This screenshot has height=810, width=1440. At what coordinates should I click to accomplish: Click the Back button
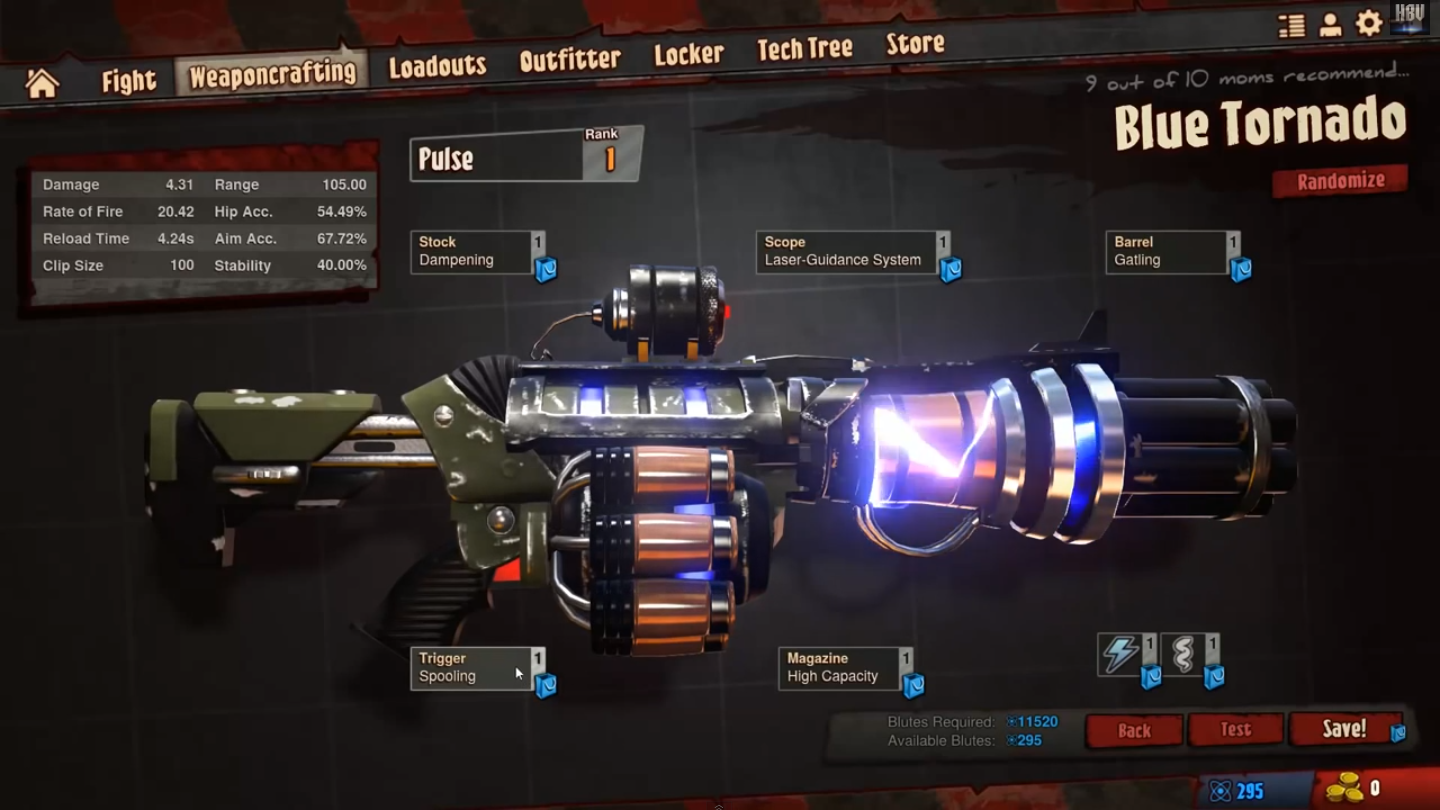pos(1134,731)
